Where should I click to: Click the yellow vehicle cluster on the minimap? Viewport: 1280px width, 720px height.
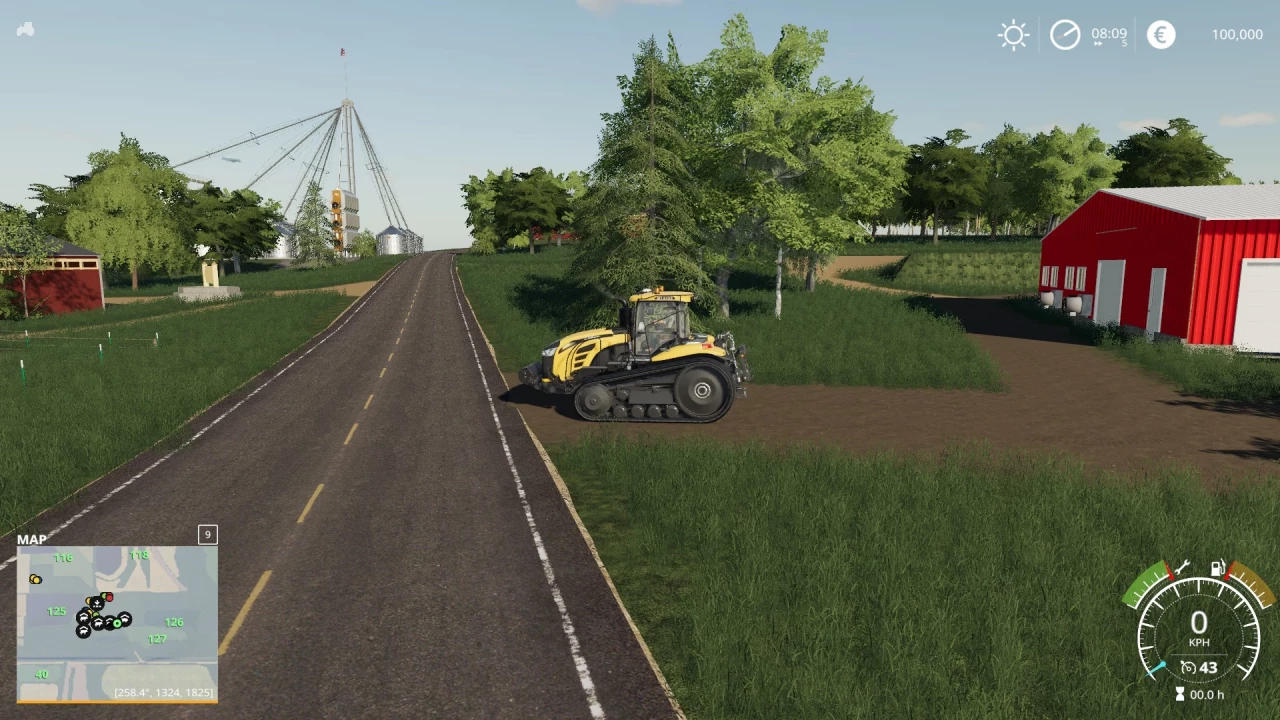click(x=35, y=579)
